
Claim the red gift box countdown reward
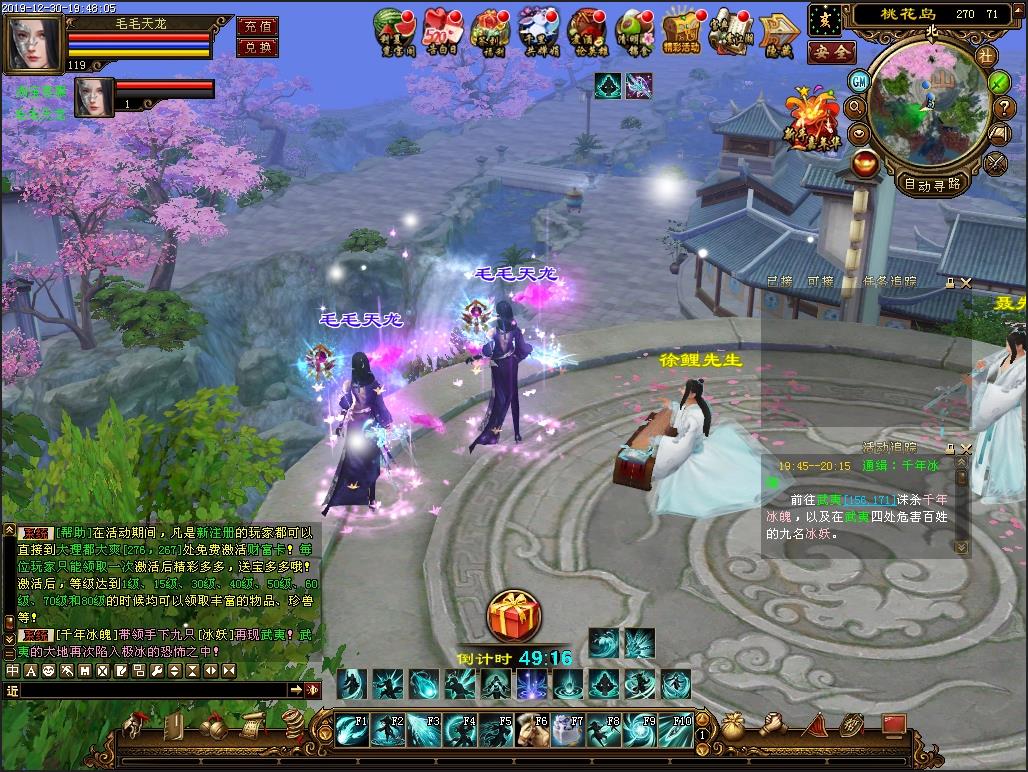click(x=514, y=618)
